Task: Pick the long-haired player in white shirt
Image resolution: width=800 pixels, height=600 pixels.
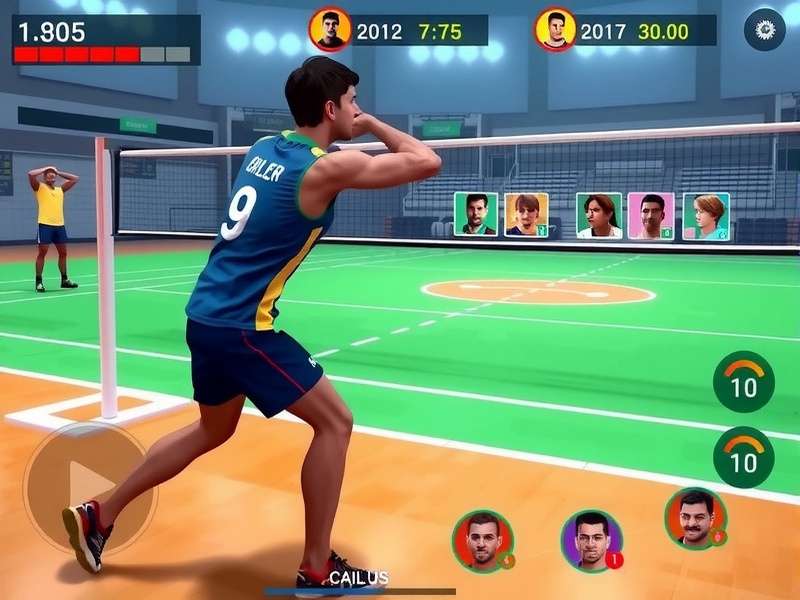Action: coord(599,216)
